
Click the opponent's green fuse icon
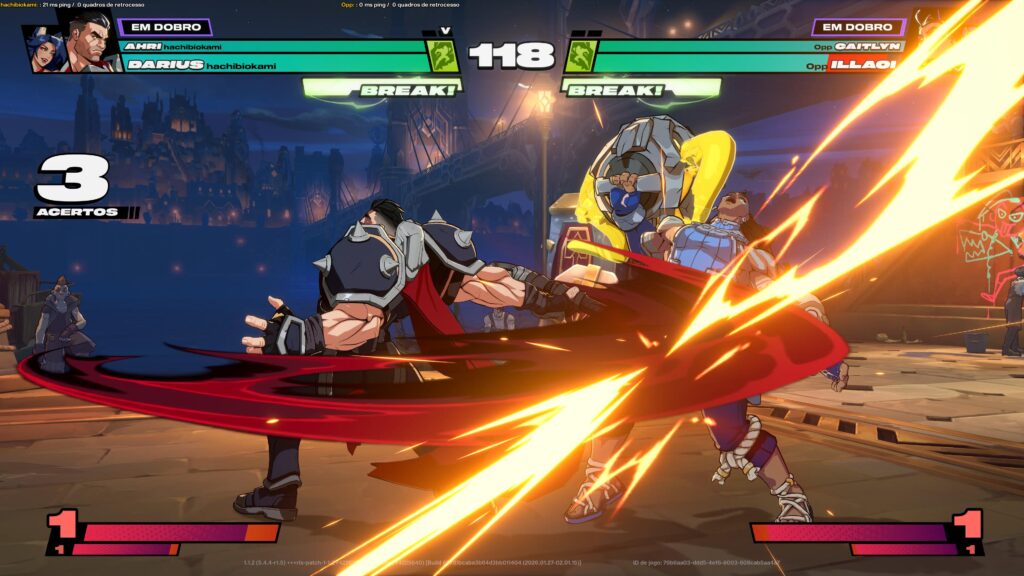(x=581, y=56)
